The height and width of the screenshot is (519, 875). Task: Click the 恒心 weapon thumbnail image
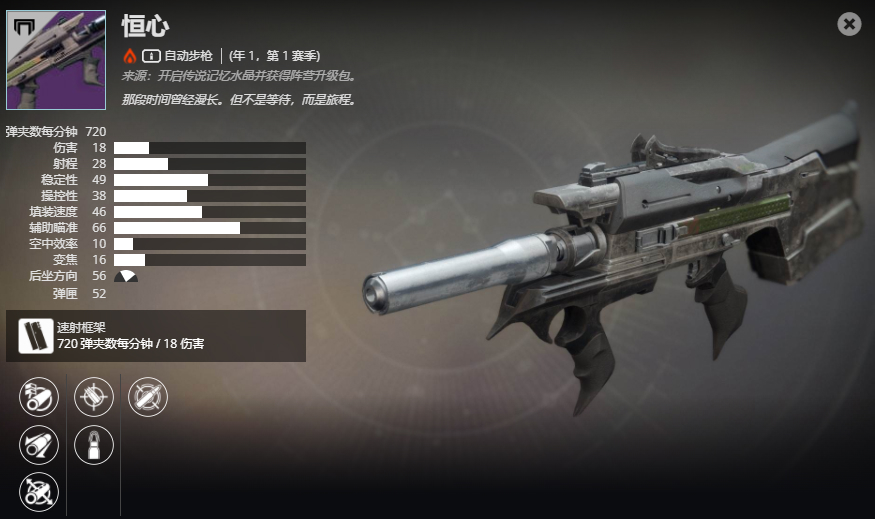tap(56, 60)
